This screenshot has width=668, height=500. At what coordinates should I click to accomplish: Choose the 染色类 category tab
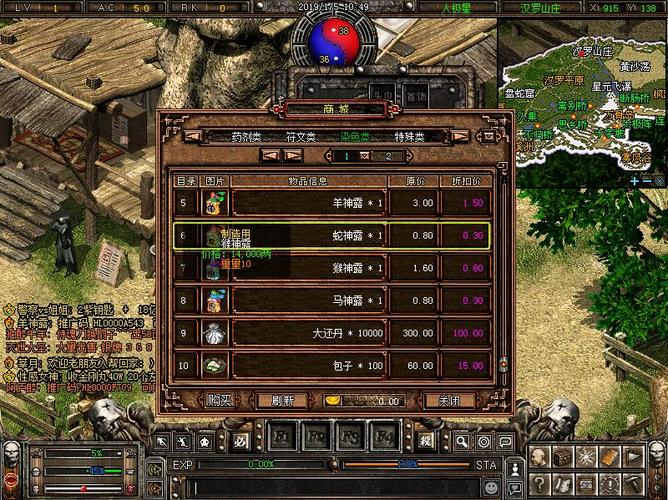[354, 136]
